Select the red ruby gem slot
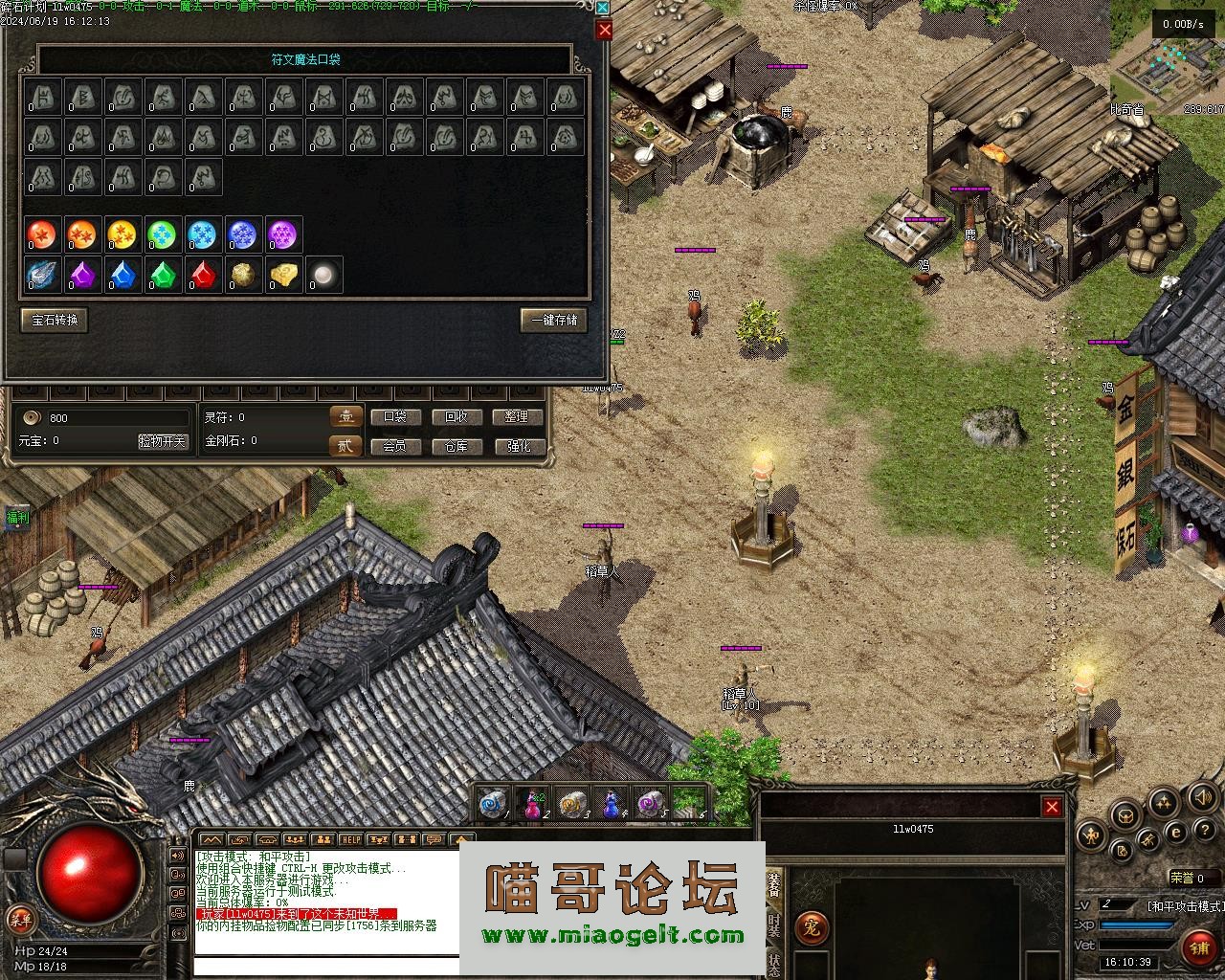 coord(202,276)
